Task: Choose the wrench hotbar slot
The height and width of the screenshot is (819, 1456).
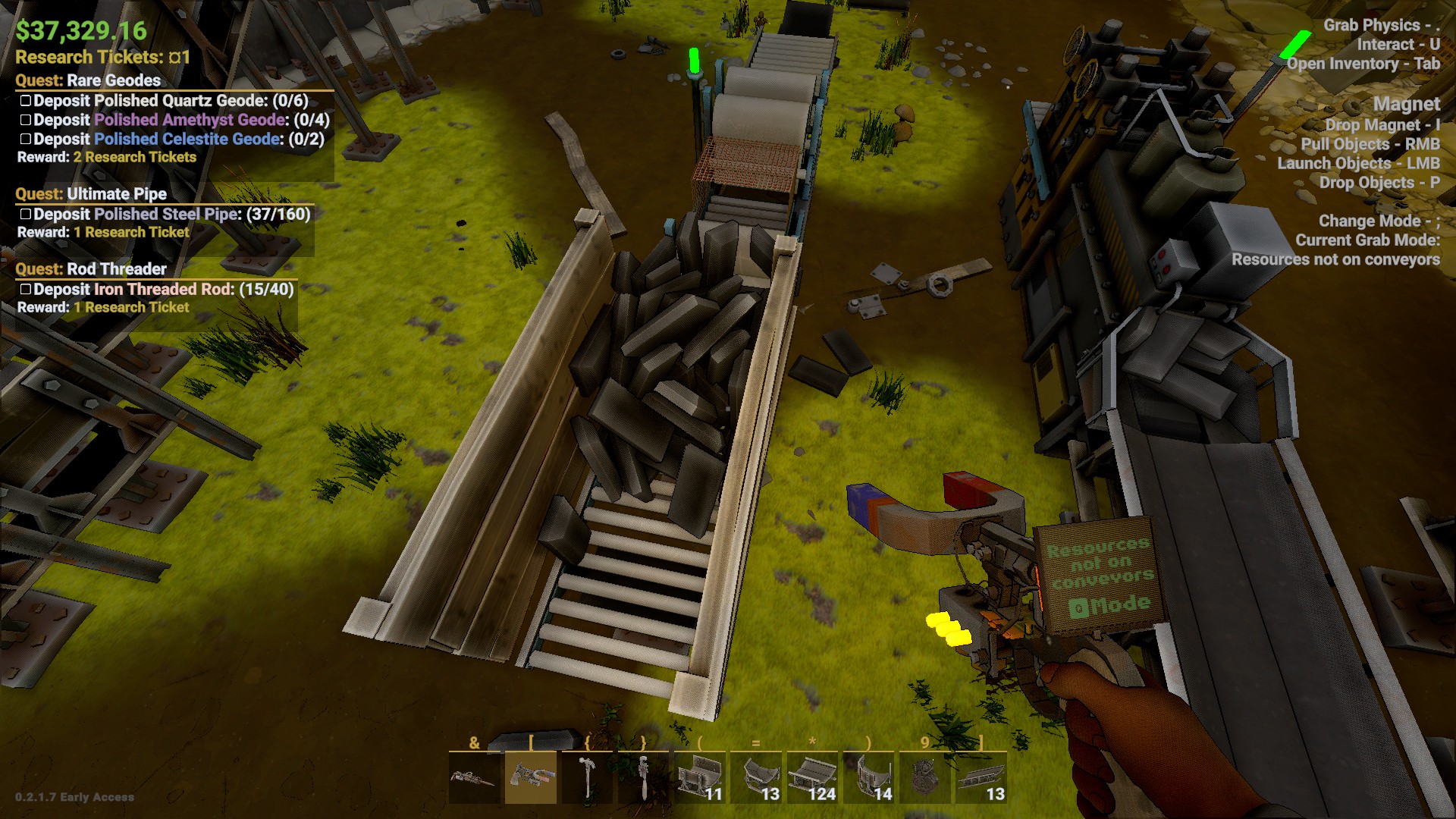Action: 643,777
